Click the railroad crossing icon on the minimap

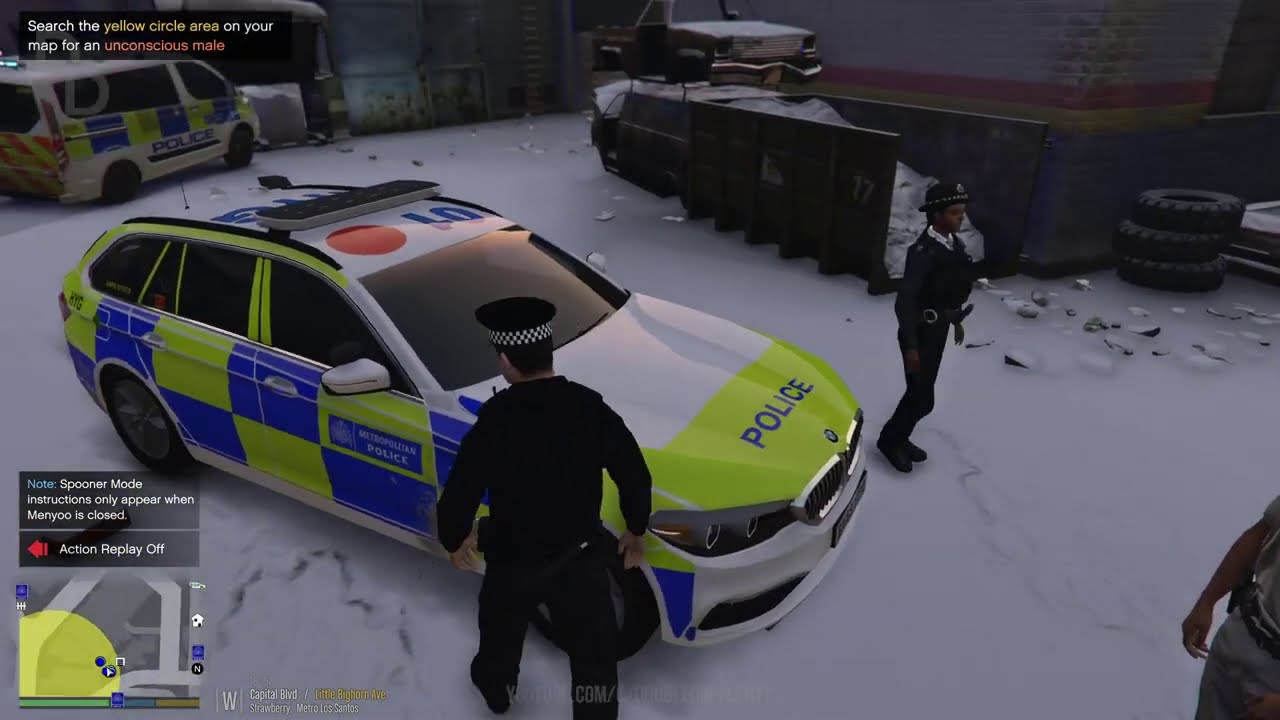click(x=21, y=605)
